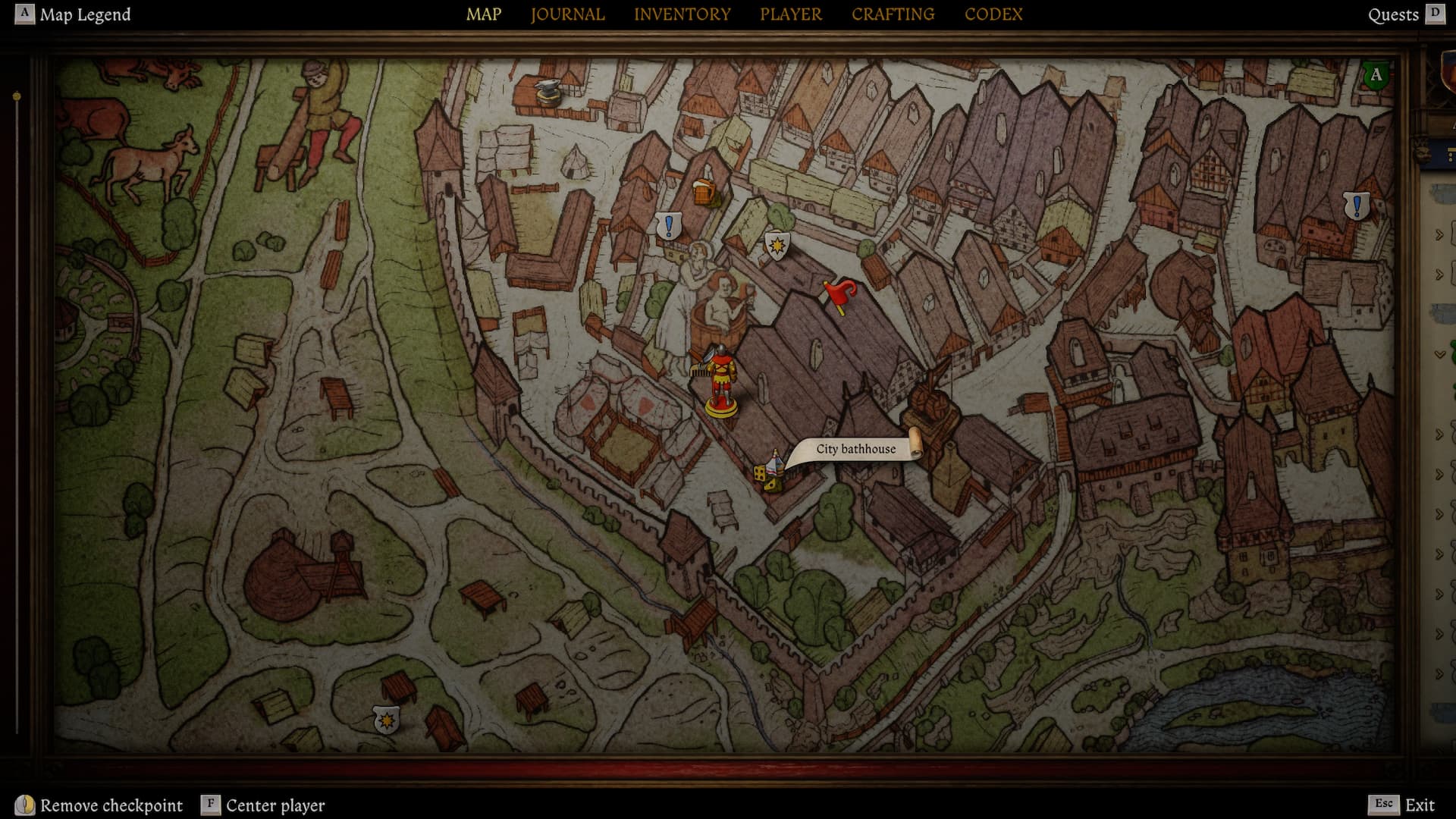Screen dimensions: 1456x819
Task: Click the anvil blacksmith marker
Action: [547, 92]
